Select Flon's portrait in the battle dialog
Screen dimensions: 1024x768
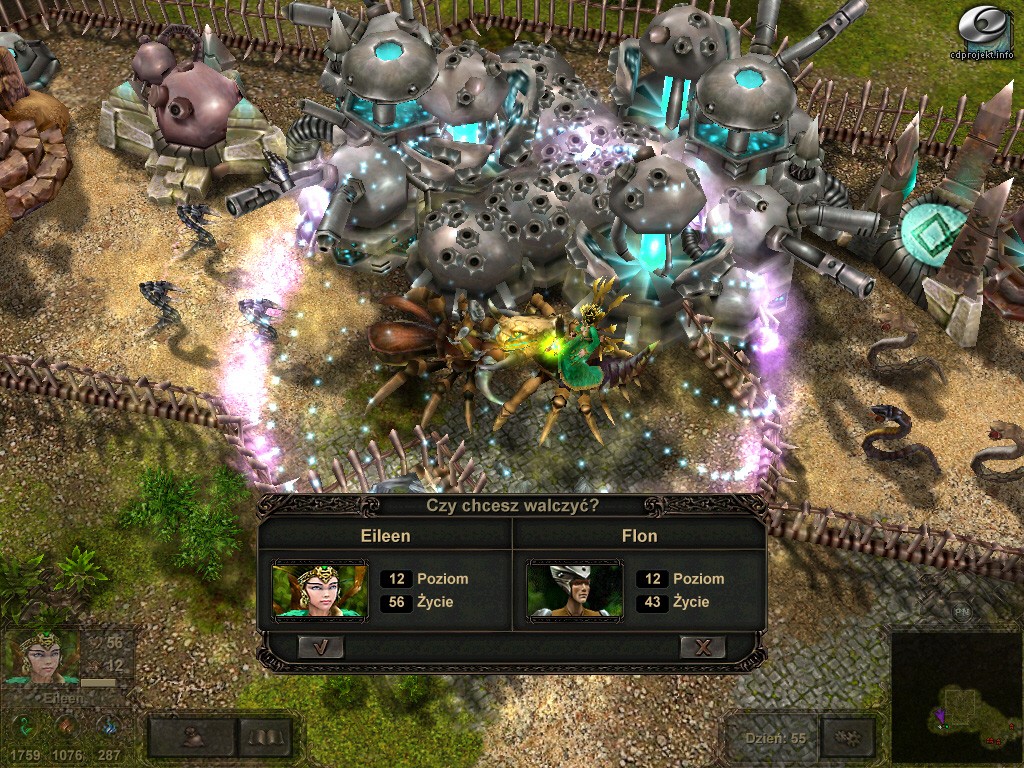[574, 592]
